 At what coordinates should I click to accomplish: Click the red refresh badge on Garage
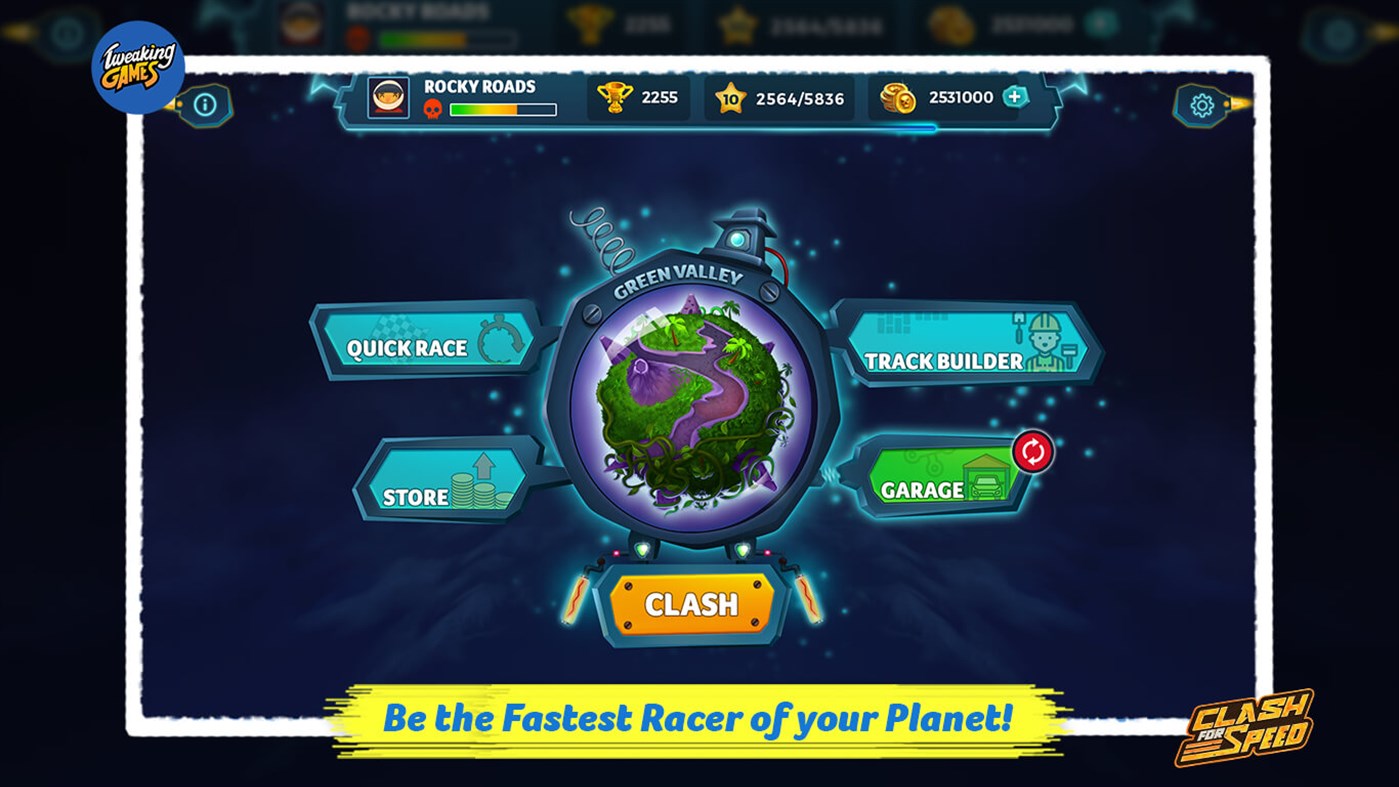click(1031, 451)
